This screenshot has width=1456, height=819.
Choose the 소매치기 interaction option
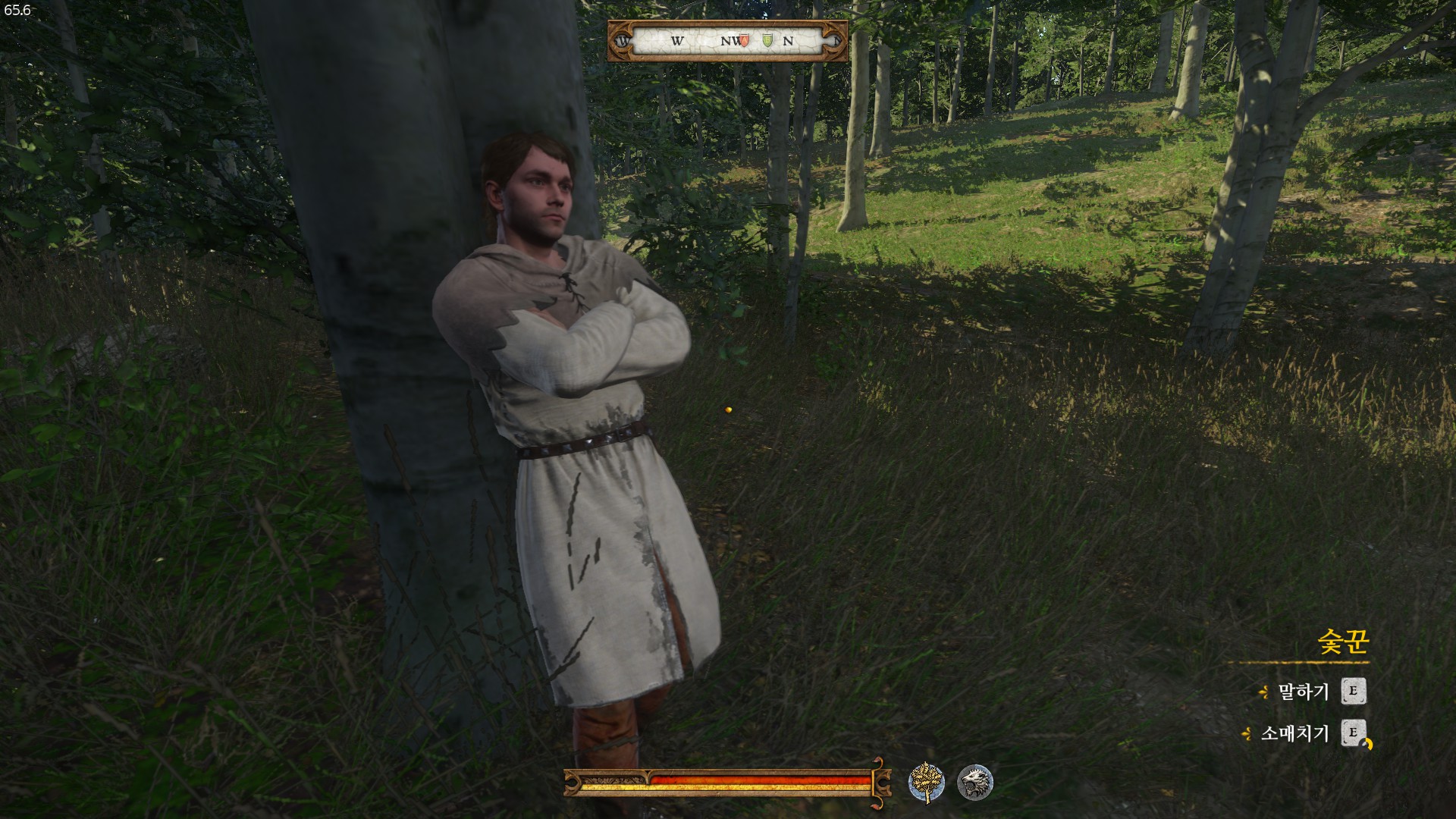[x=1294, y=733]
